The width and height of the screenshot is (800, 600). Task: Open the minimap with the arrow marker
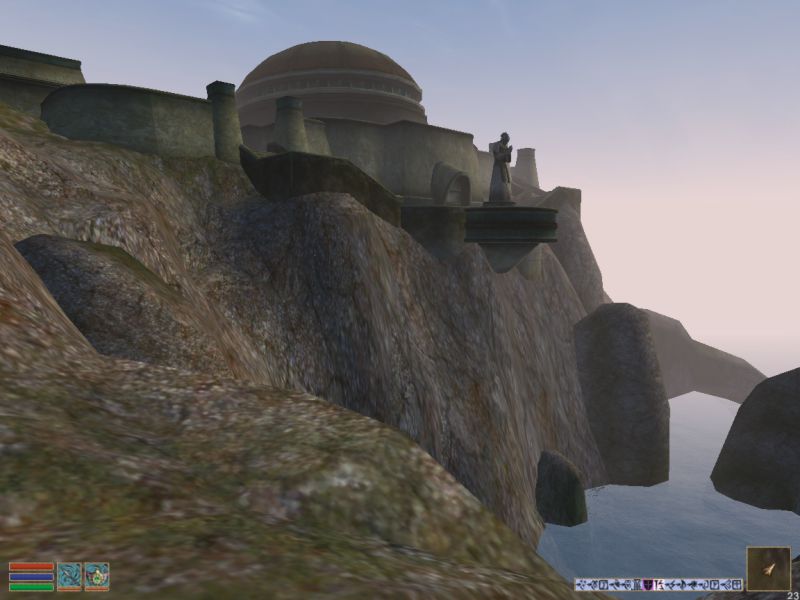(768, 568)
